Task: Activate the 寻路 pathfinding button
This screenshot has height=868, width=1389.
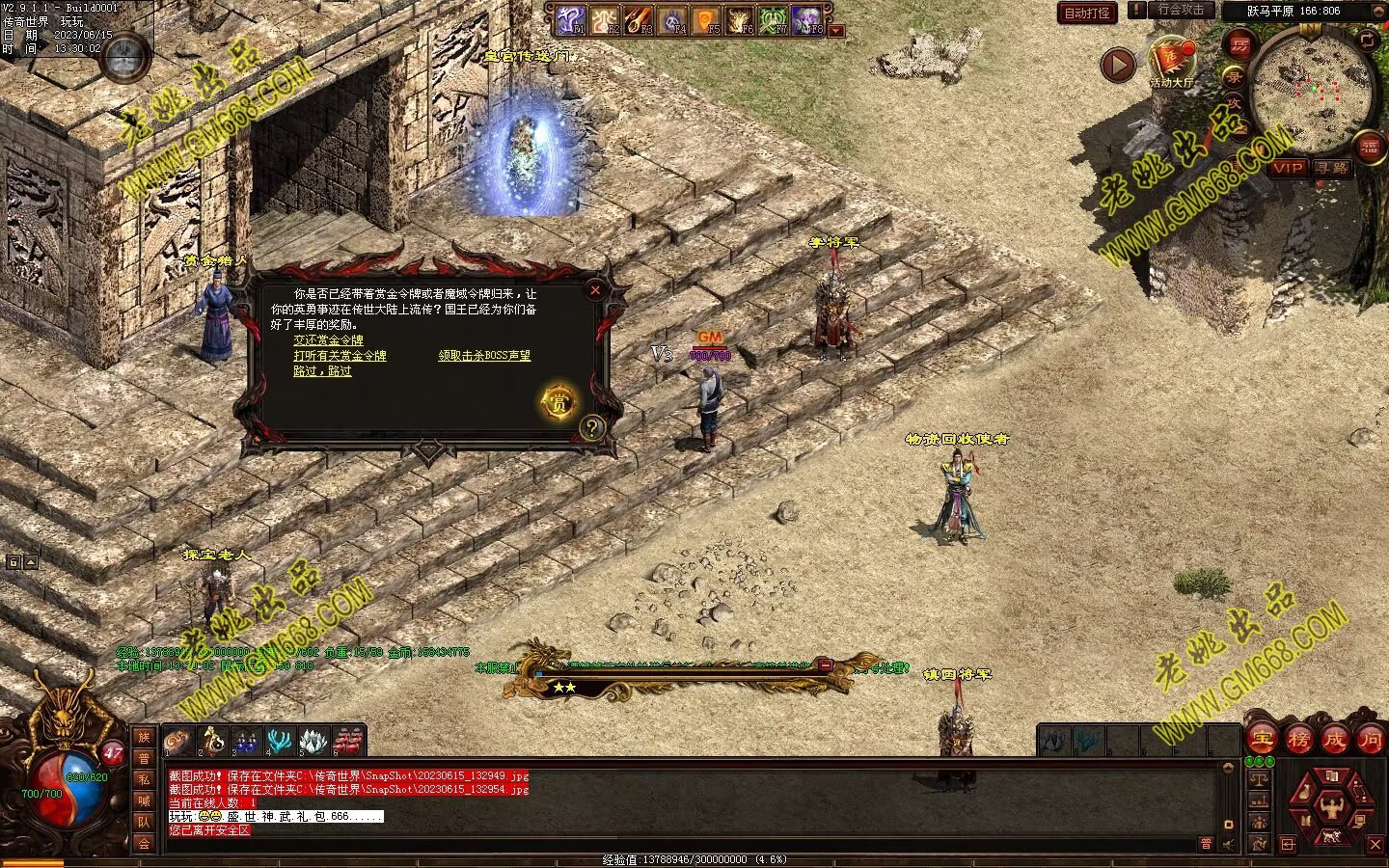Action: pyautogui.click(x=1332, y=168)
